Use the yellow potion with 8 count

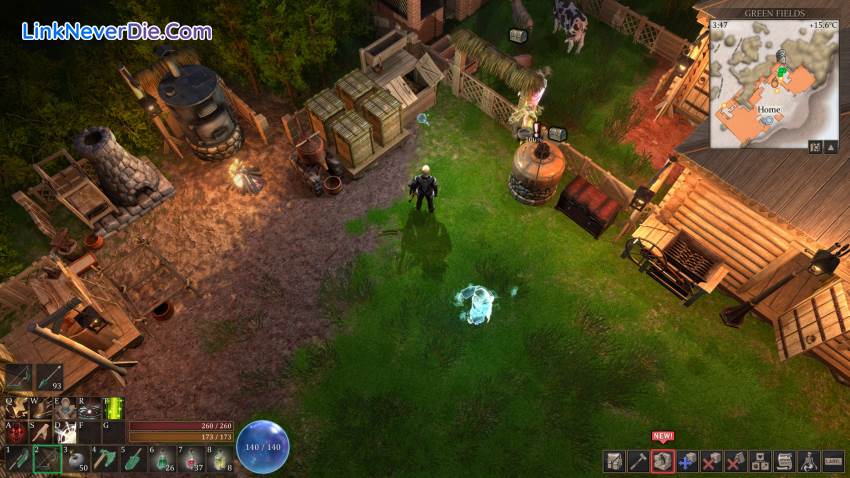coord(221,460)
